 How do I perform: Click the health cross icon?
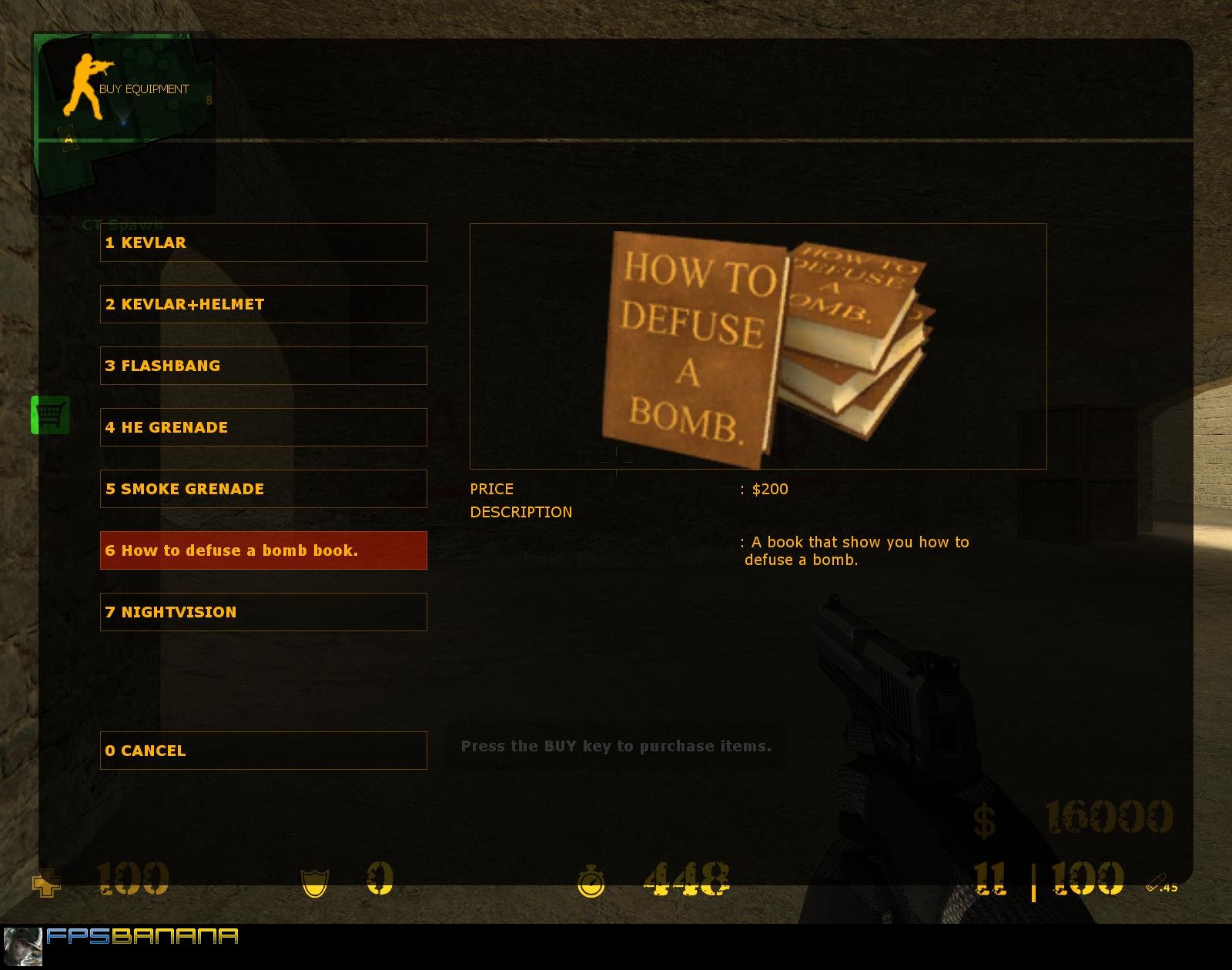point(46,885)
